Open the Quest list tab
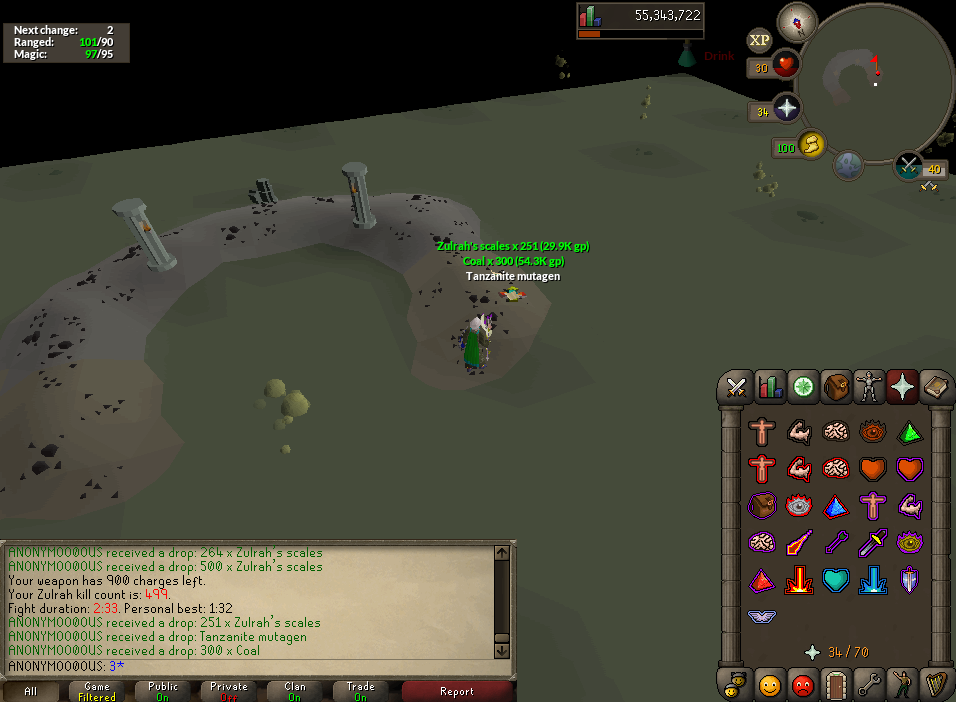This screenshot has width=956, height=702. 803,386
